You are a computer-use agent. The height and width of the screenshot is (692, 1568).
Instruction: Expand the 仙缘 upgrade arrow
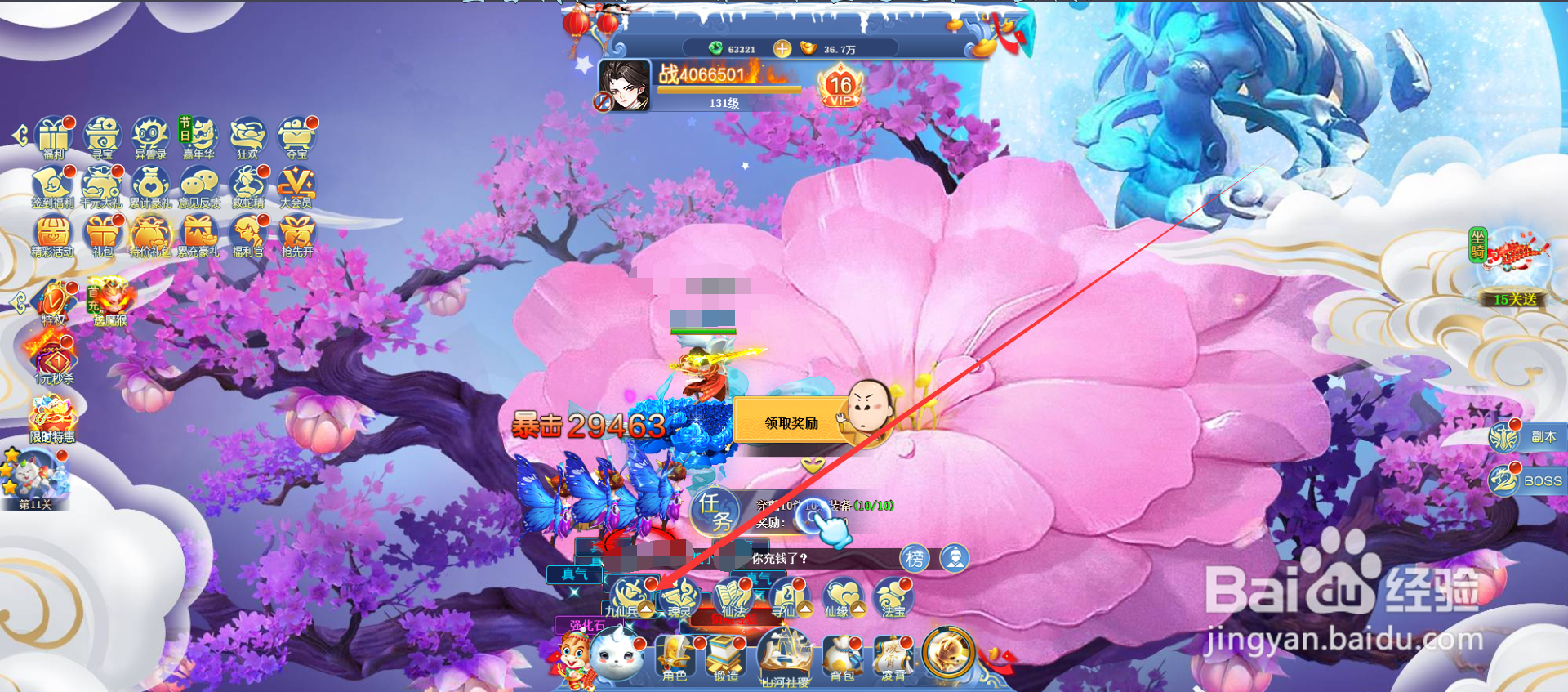click(x=858, y=609)
